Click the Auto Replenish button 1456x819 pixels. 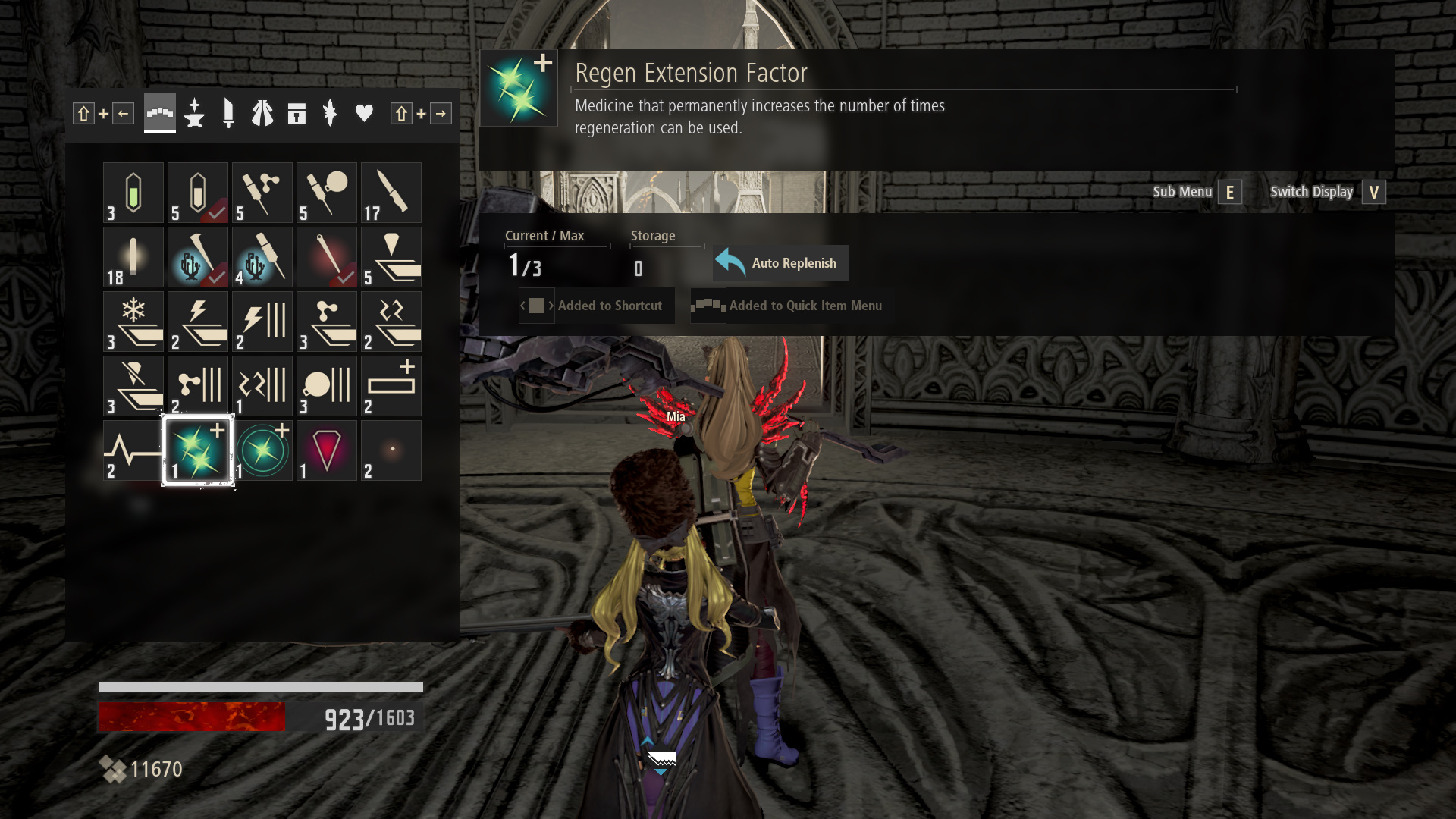780,263
